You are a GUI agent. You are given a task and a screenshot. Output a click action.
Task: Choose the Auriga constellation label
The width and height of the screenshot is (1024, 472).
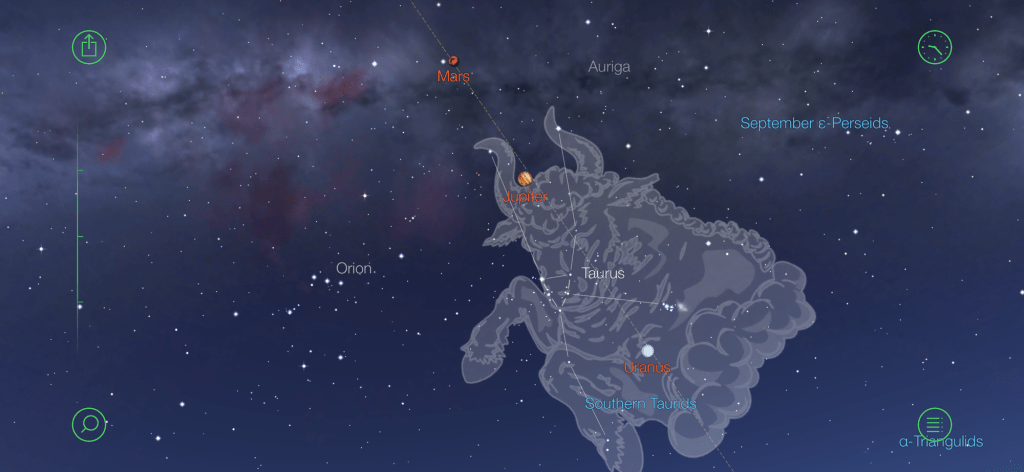pos(609,67)
